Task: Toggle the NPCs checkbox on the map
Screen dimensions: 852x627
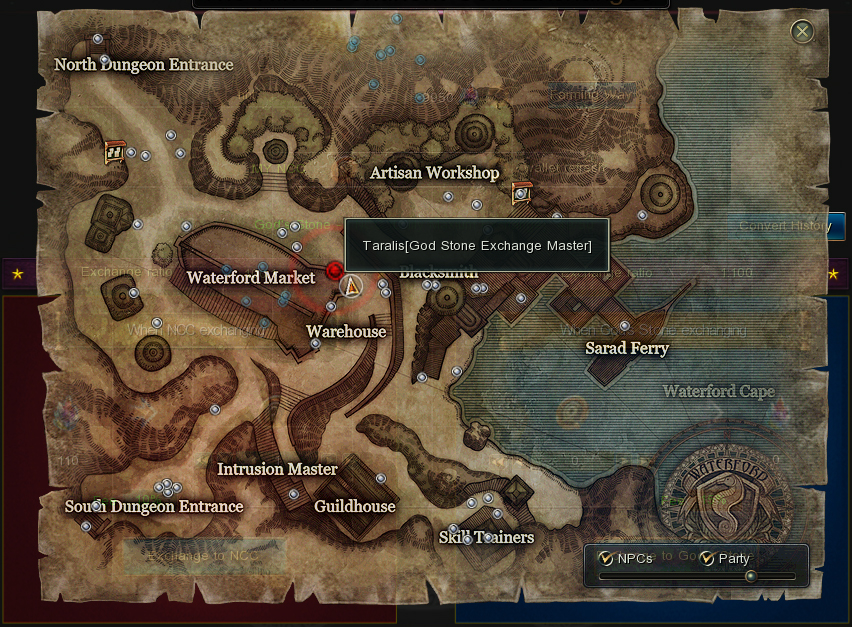Action: tap(605, 558)
